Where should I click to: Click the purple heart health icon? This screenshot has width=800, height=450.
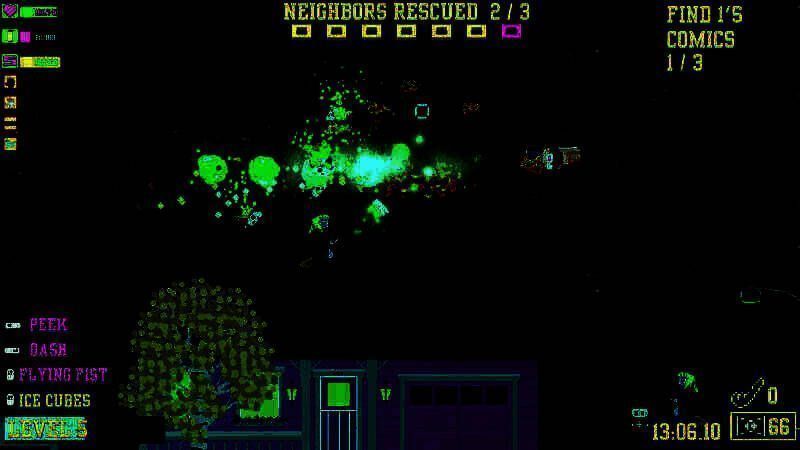click(10, 12)
